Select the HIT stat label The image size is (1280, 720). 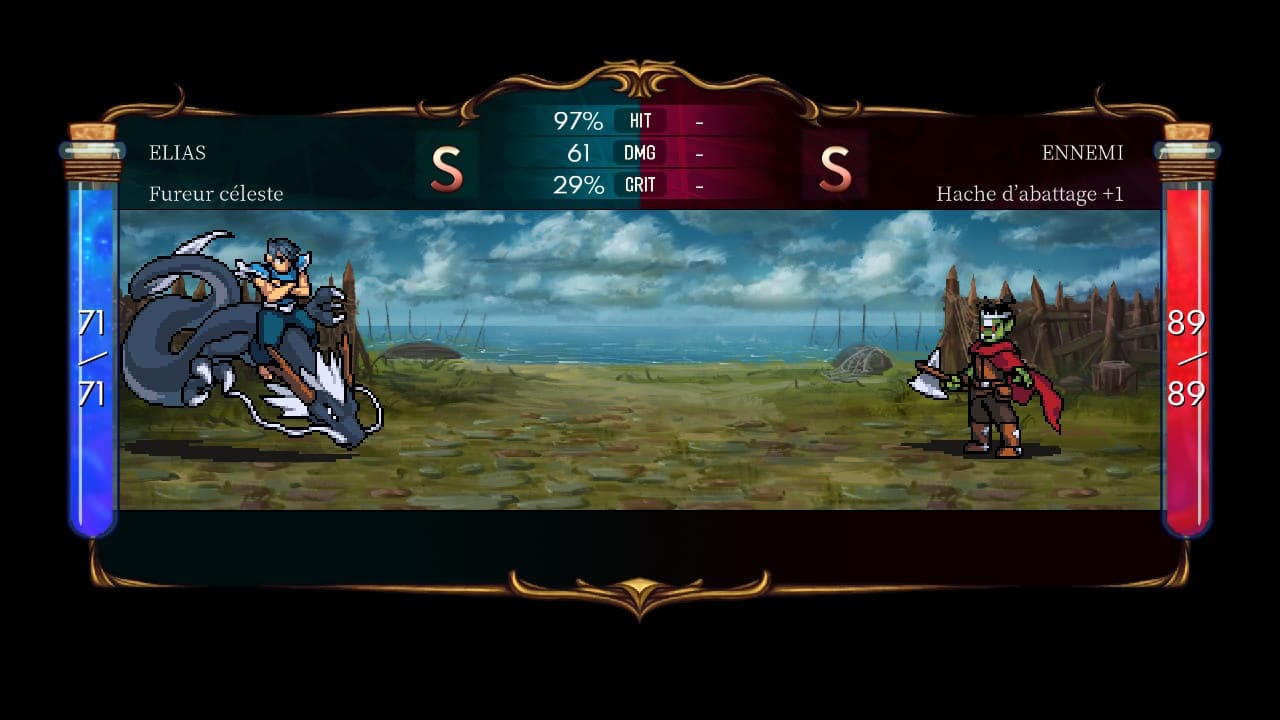[x=639, y=122]
